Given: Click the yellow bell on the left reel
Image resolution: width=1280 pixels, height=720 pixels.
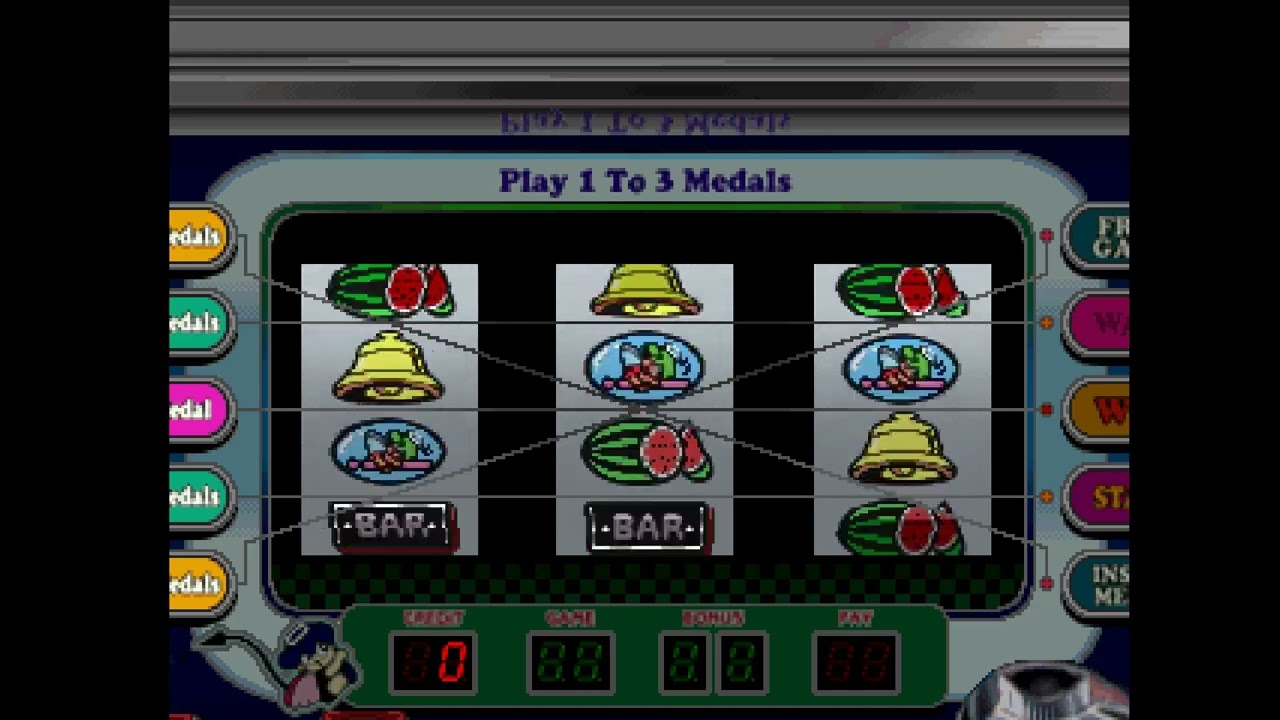Looking at the screenshot, I should (x=390, y=368).
